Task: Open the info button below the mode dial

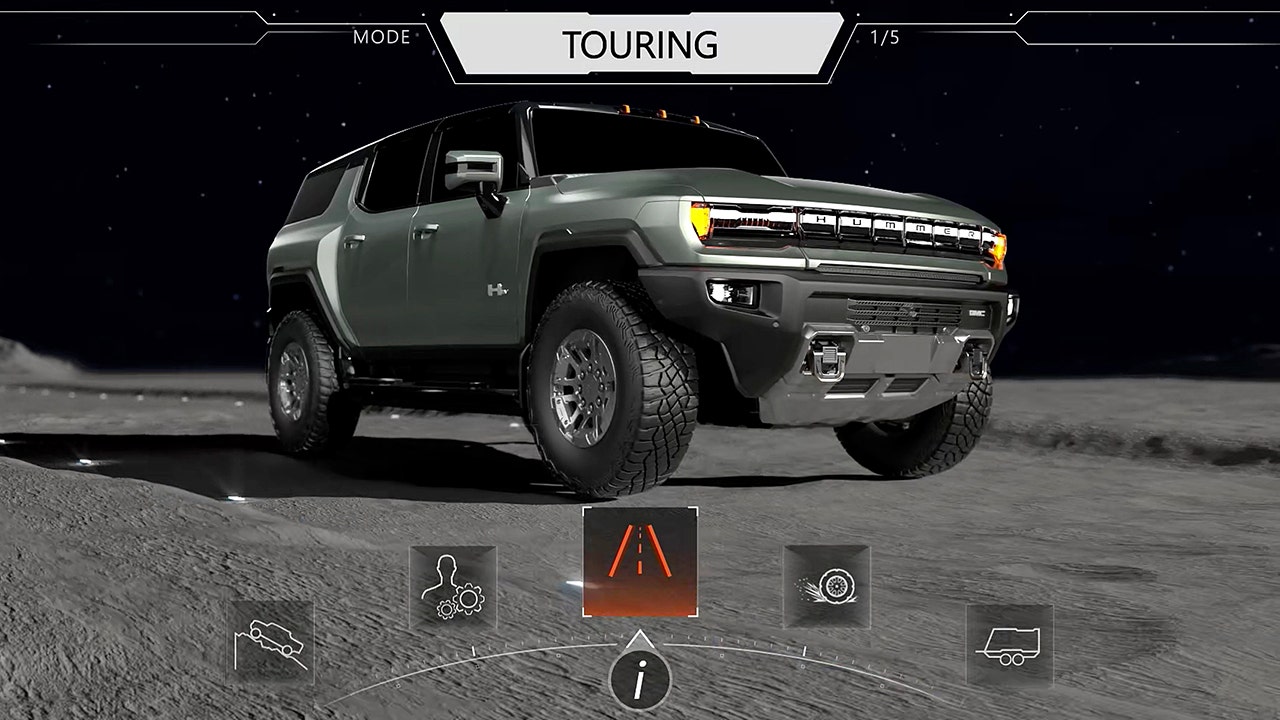Action: (x=640, y=682)
